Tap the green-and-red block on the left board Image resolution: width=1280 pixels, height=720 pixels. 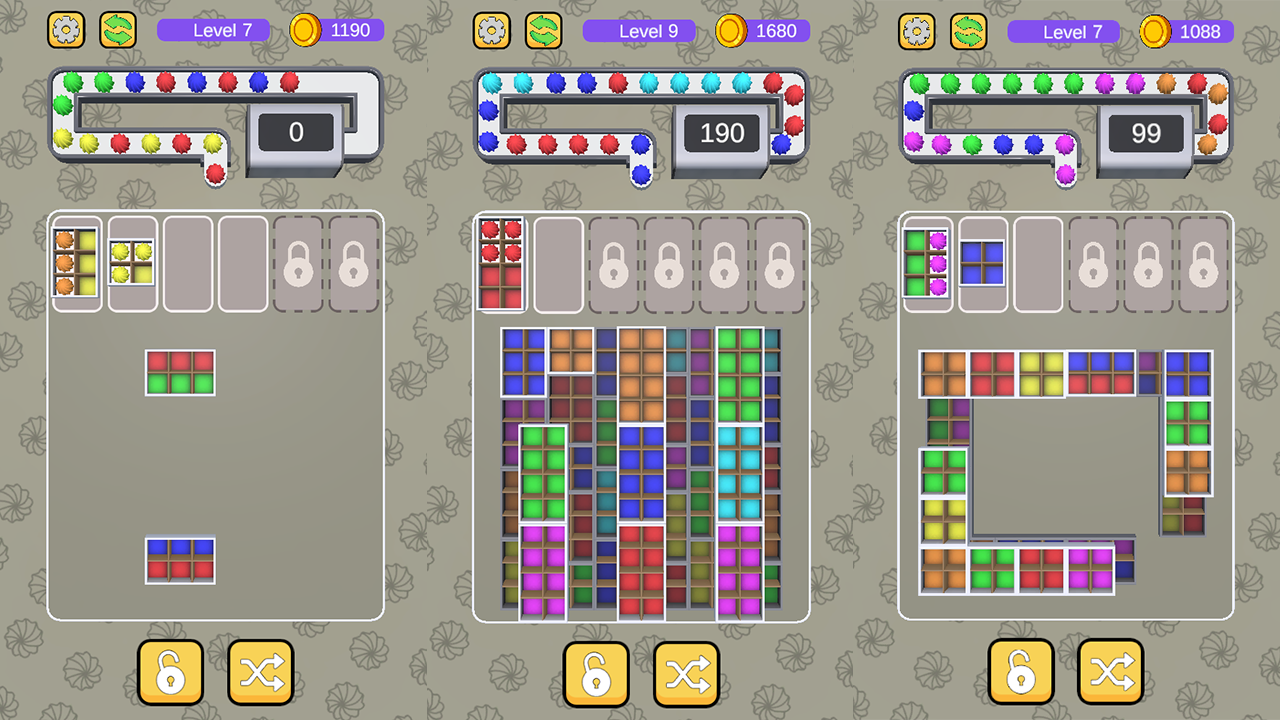pos(179,372)
